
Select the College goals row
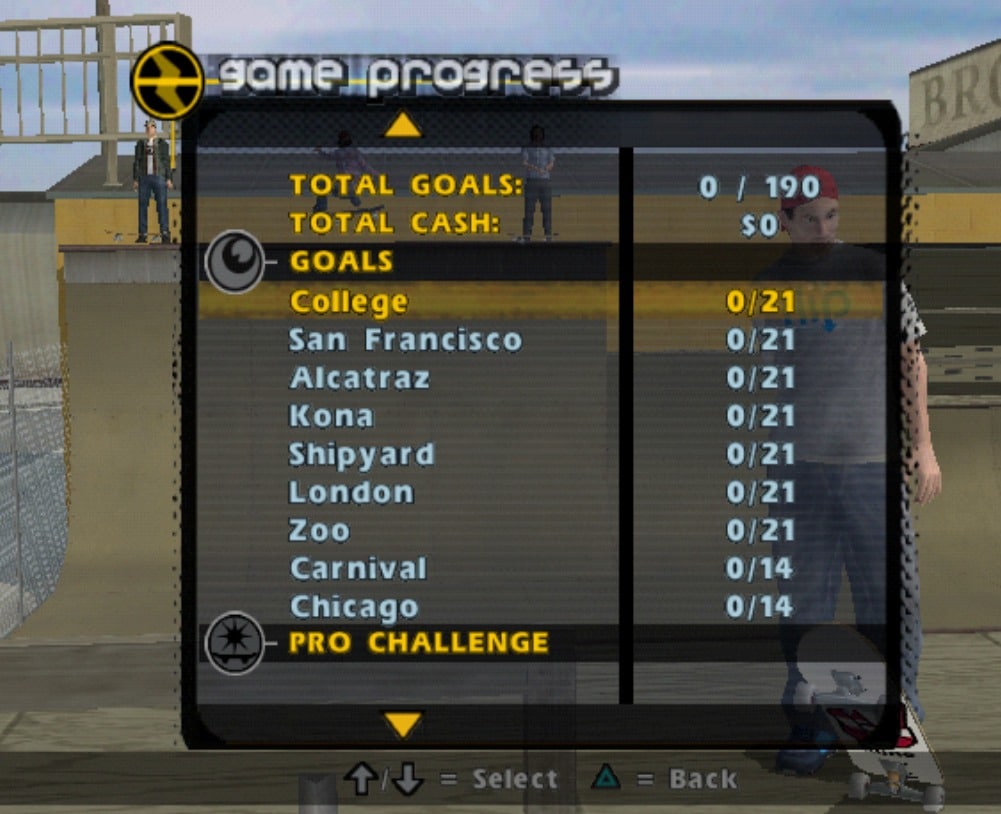click(x=349, y=301)
